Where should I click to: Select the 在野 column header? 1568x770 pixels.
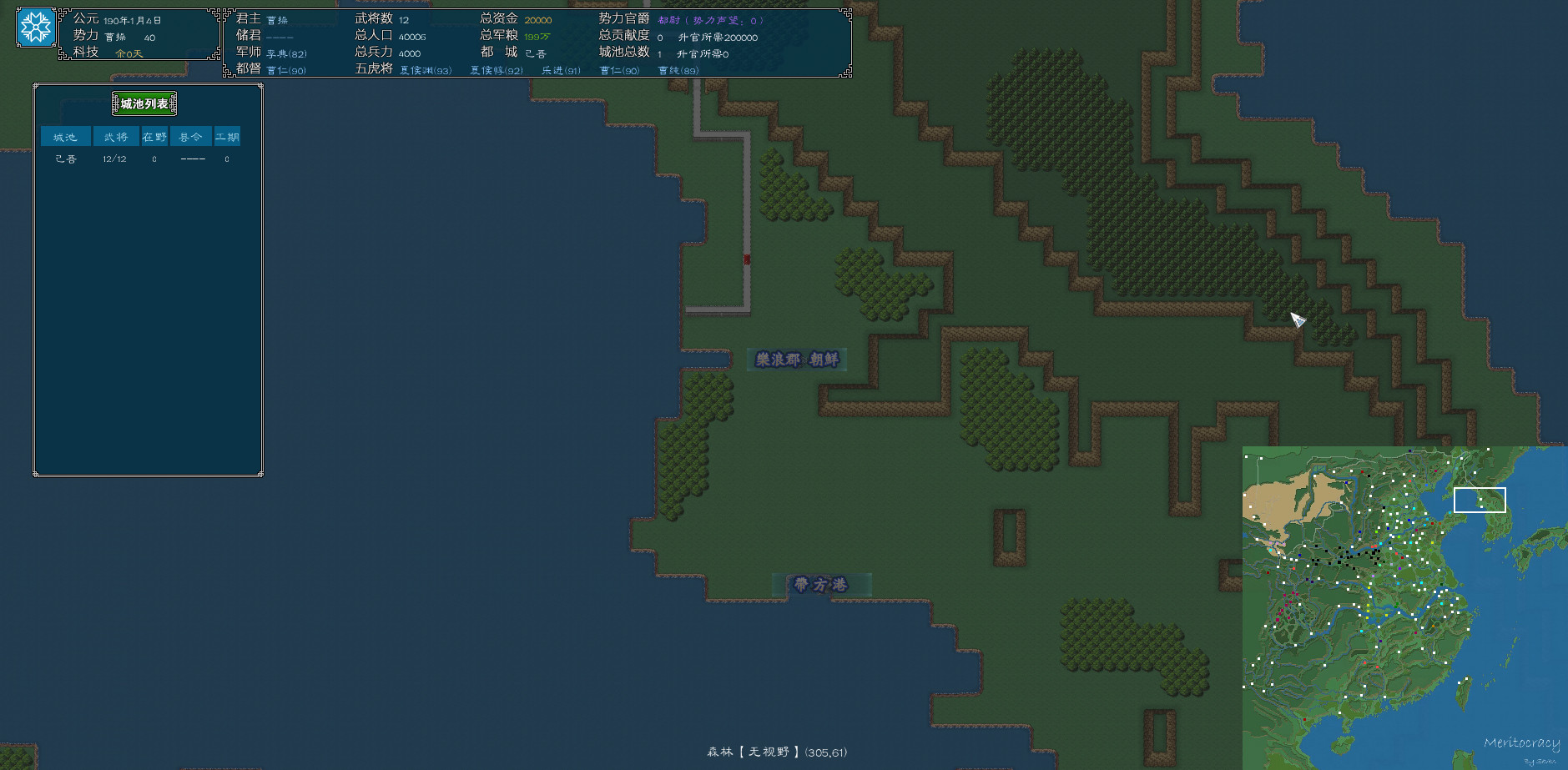tap(153, 136)
